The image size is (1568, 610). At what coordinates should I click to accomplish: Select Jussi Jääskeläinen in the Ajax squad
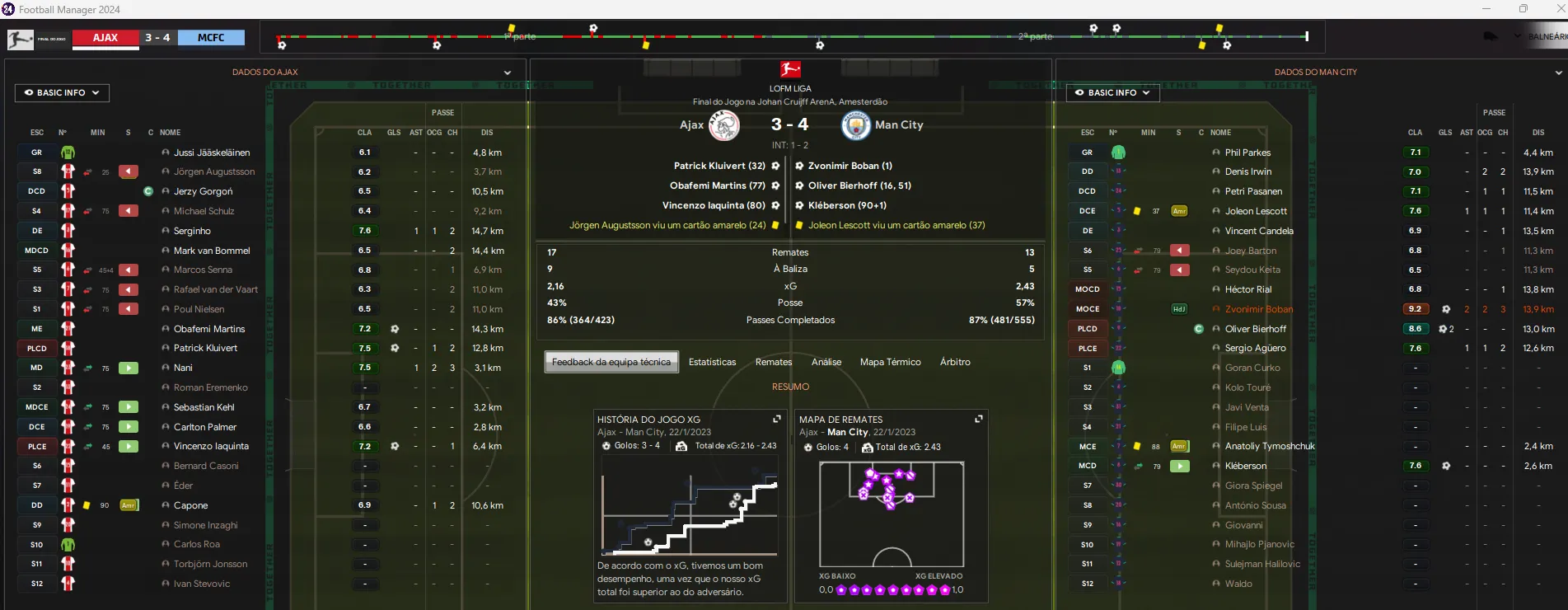click(x=212, y=152)
